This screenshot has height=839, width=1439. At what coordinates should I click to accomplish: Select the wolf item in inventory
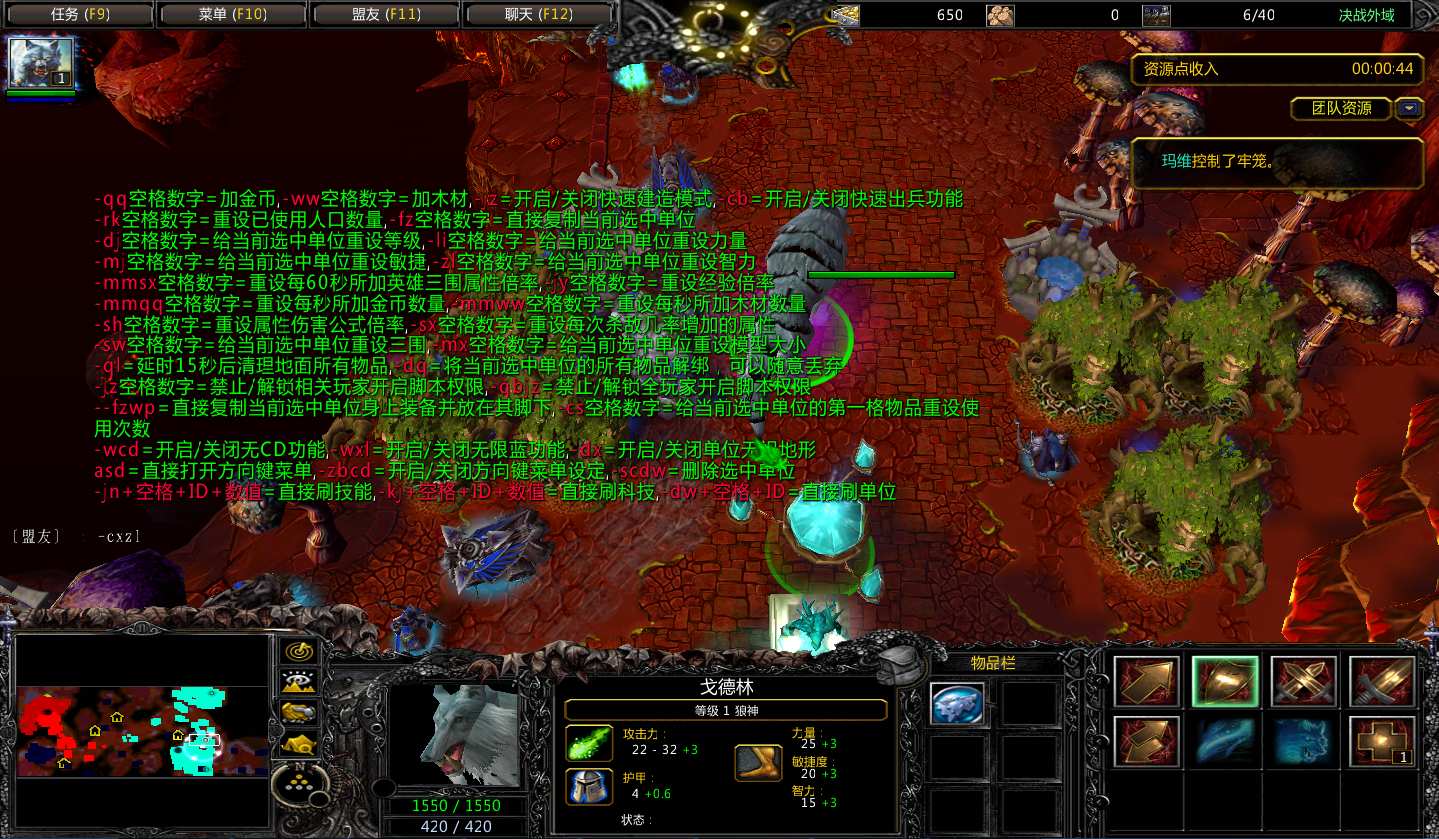point(958,704)
